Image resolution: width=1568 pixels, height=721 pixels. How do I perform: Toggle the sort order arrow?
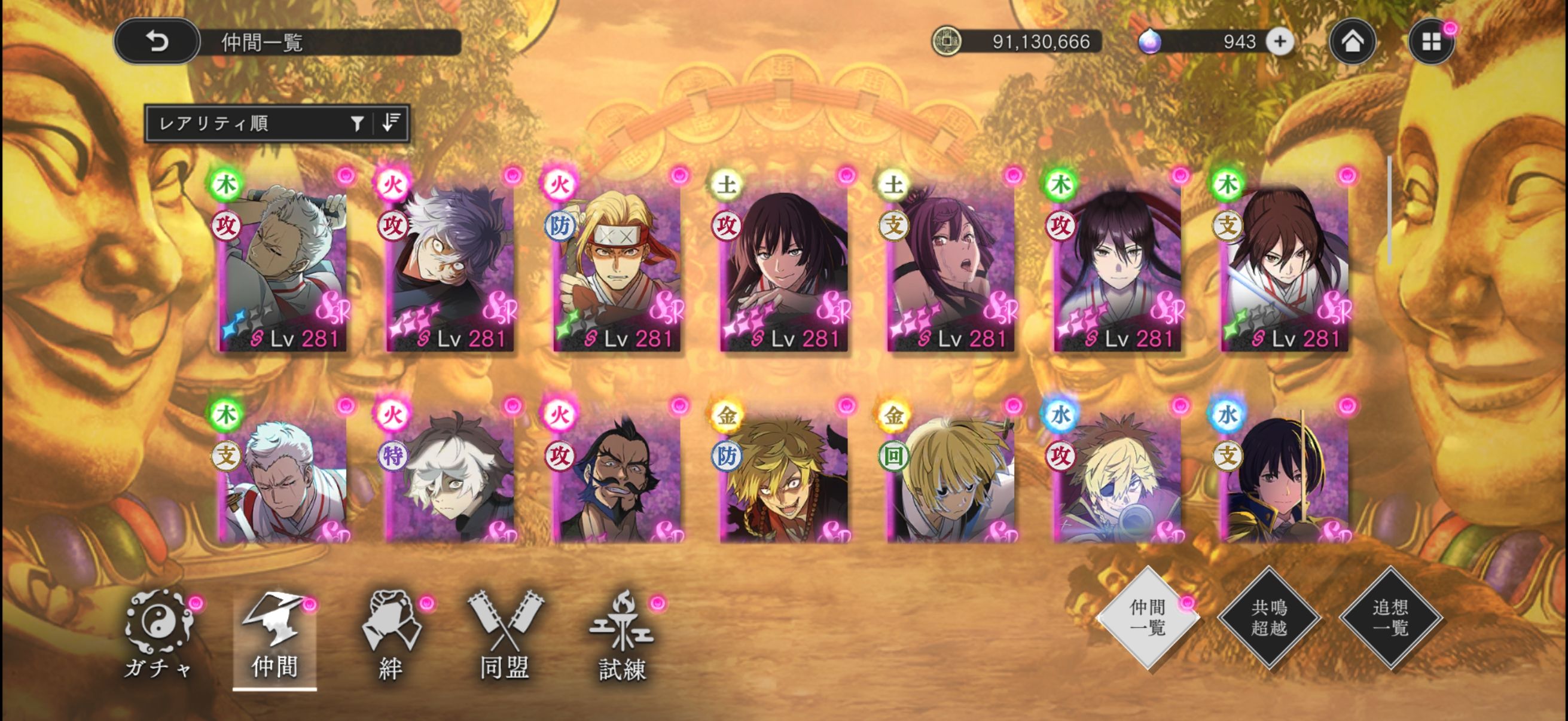point(391,124)
